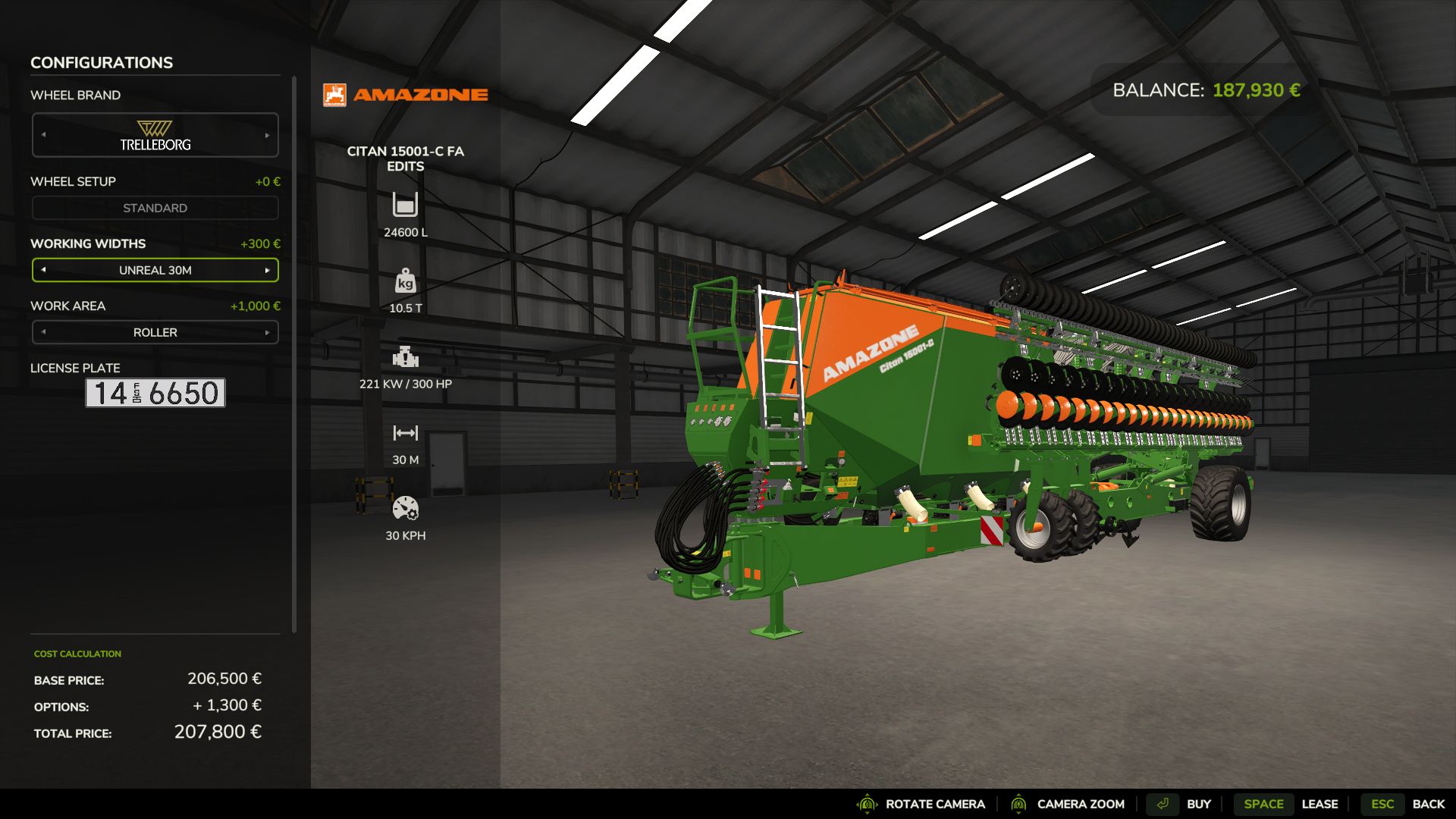Select previous work area option
The width and height of the screenshot is (1456, 819).
point(43,332)
